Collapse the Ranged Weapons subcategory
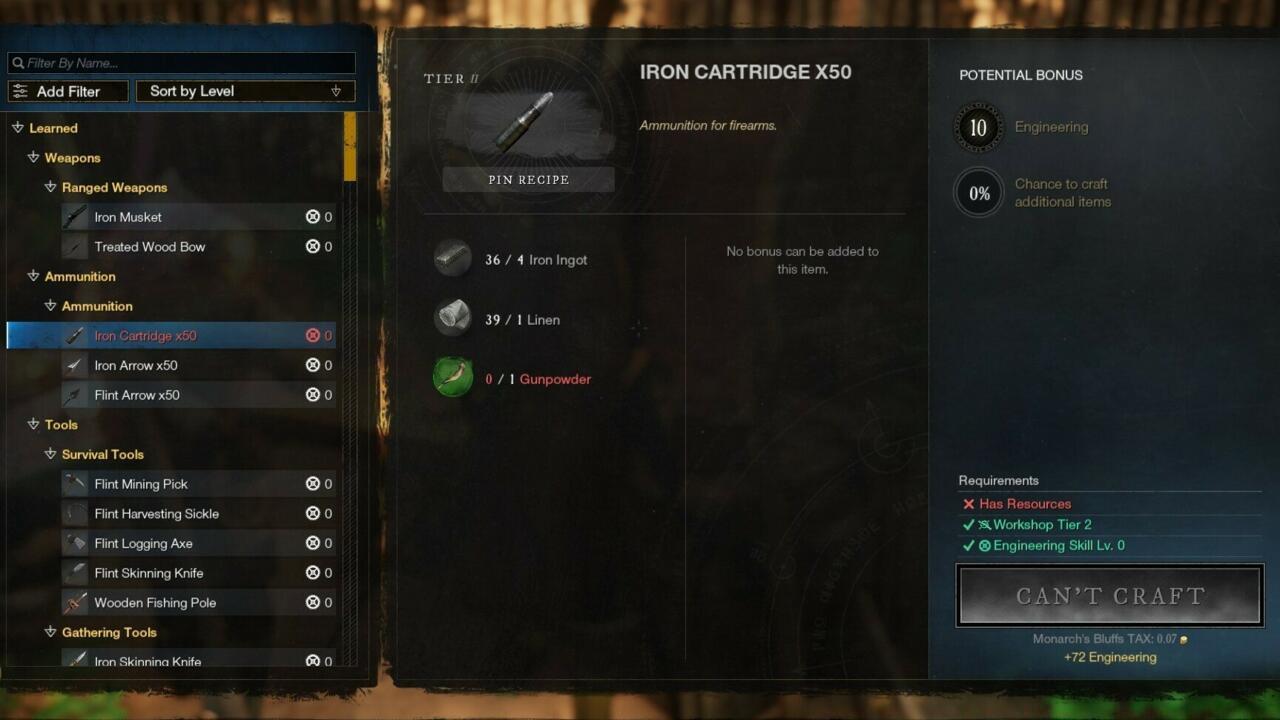The image size is (1280, 720). [50, 187]
